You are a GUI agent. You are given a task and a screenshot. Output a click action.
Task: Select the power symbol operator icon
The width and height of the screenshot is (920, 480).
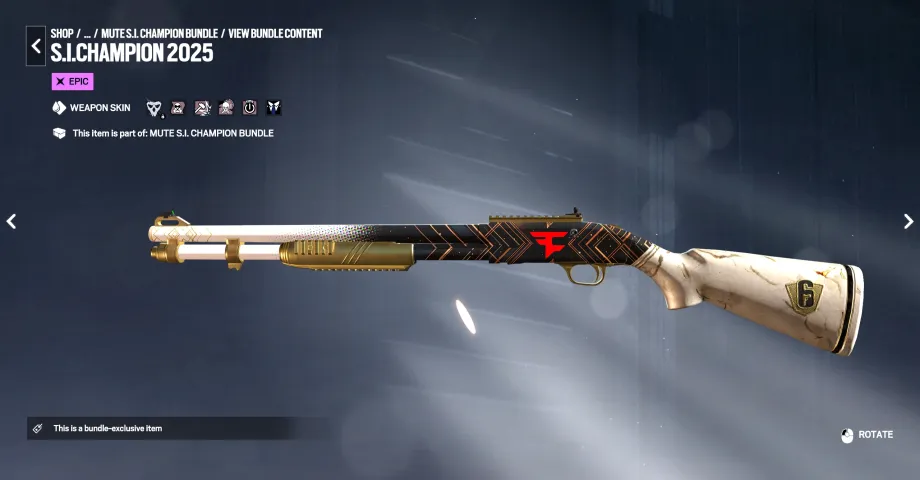tap(250, 108)
